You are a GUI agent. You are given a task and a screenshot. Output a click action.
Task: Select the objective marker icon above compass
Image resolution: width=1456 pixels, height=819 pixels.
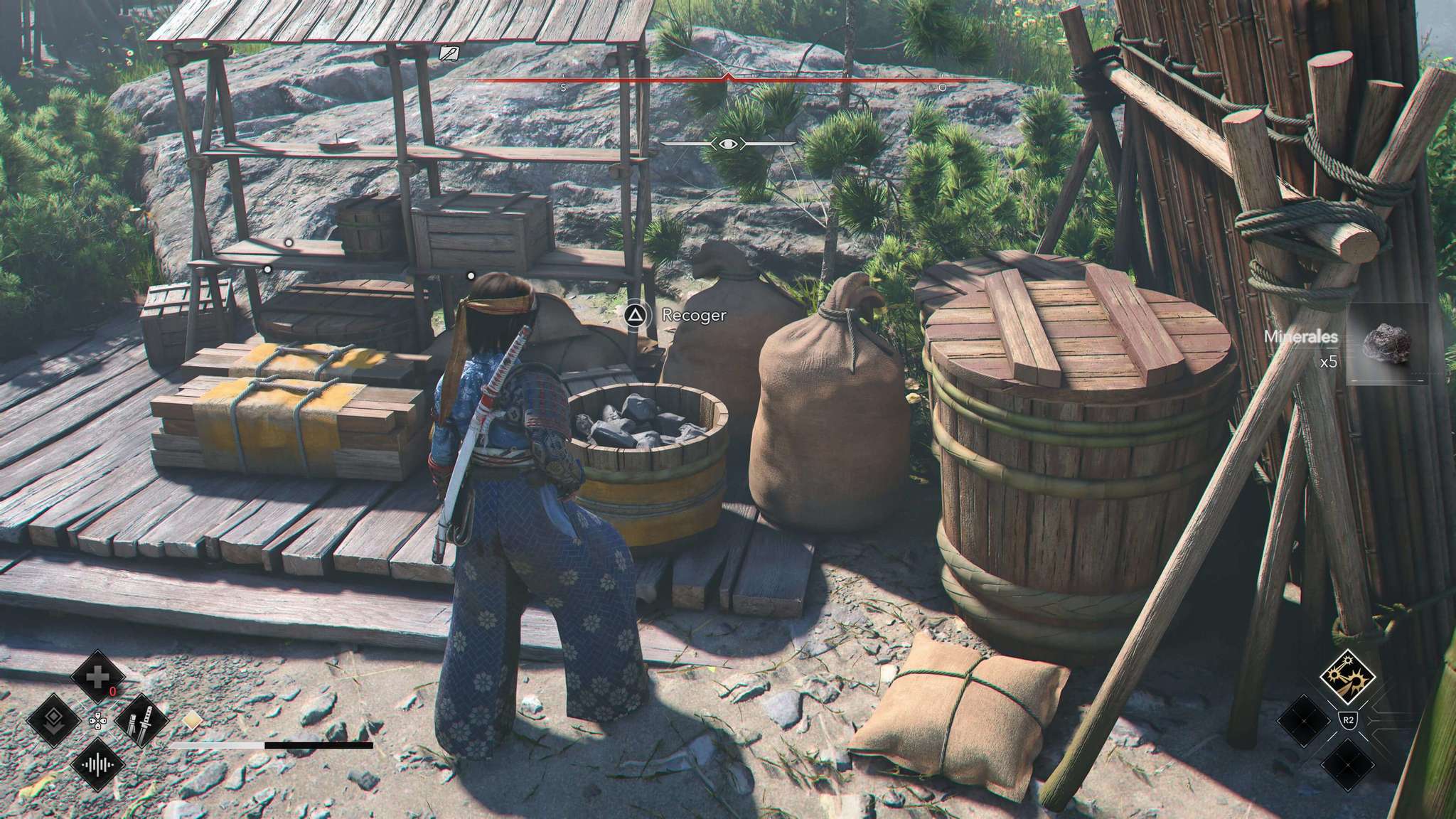449,53
